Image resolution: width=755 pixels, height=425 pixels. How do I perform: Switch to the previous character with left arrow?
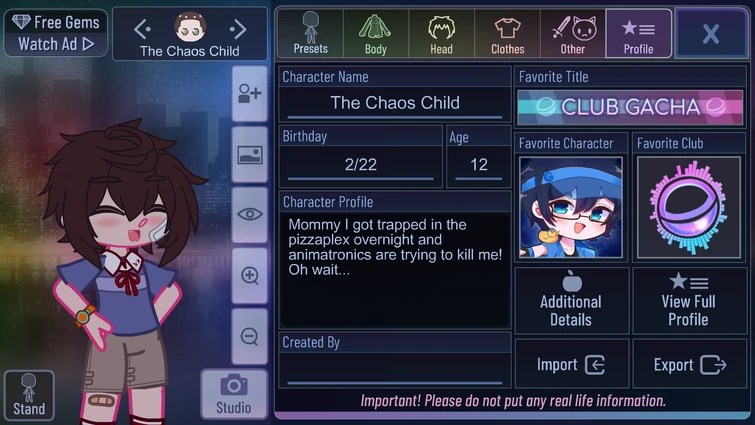[x=142, y=29]
